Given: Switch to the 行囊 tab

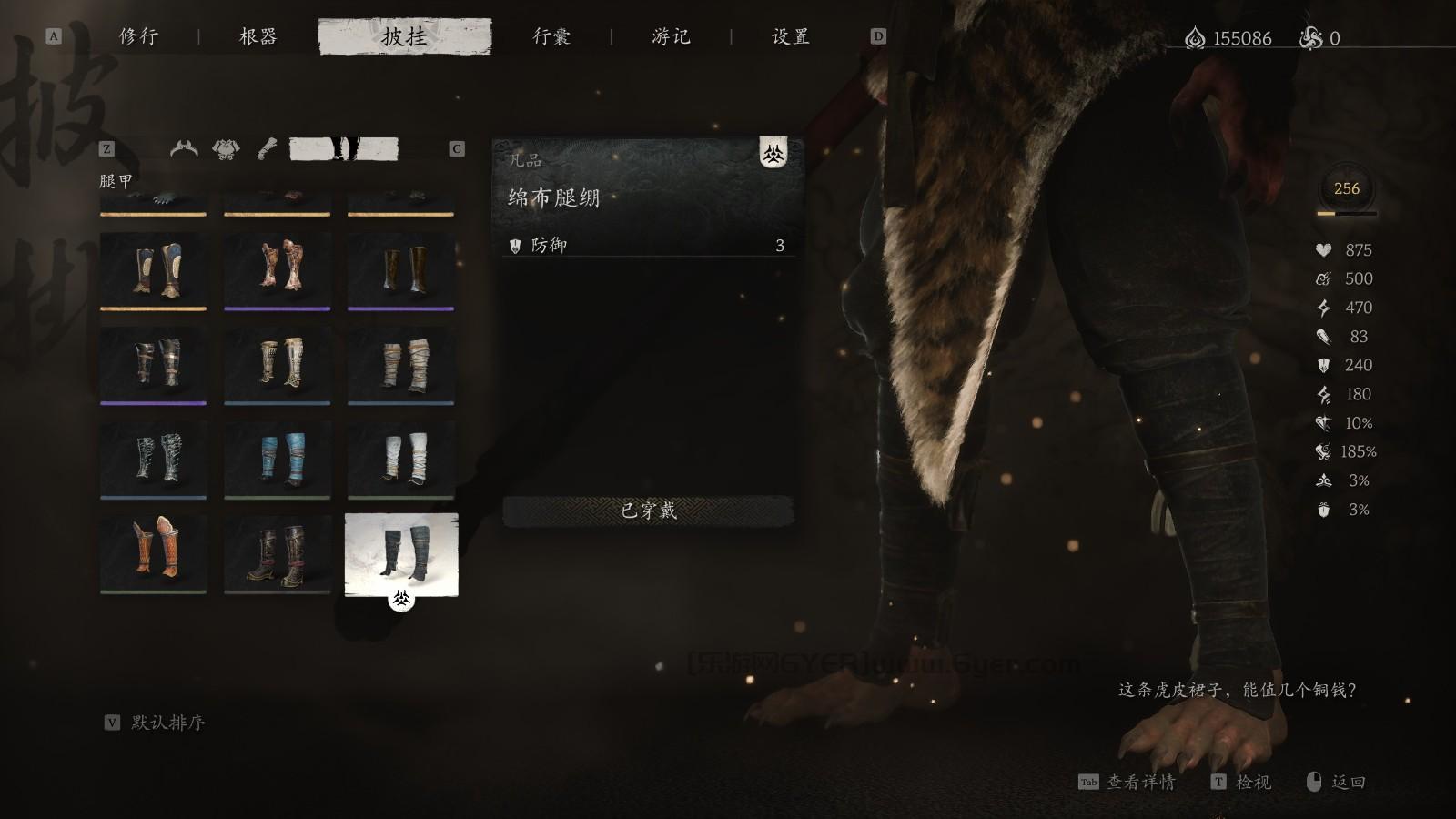Looking at the screenshot, I should pyautogui.click(x=550, y=37).
